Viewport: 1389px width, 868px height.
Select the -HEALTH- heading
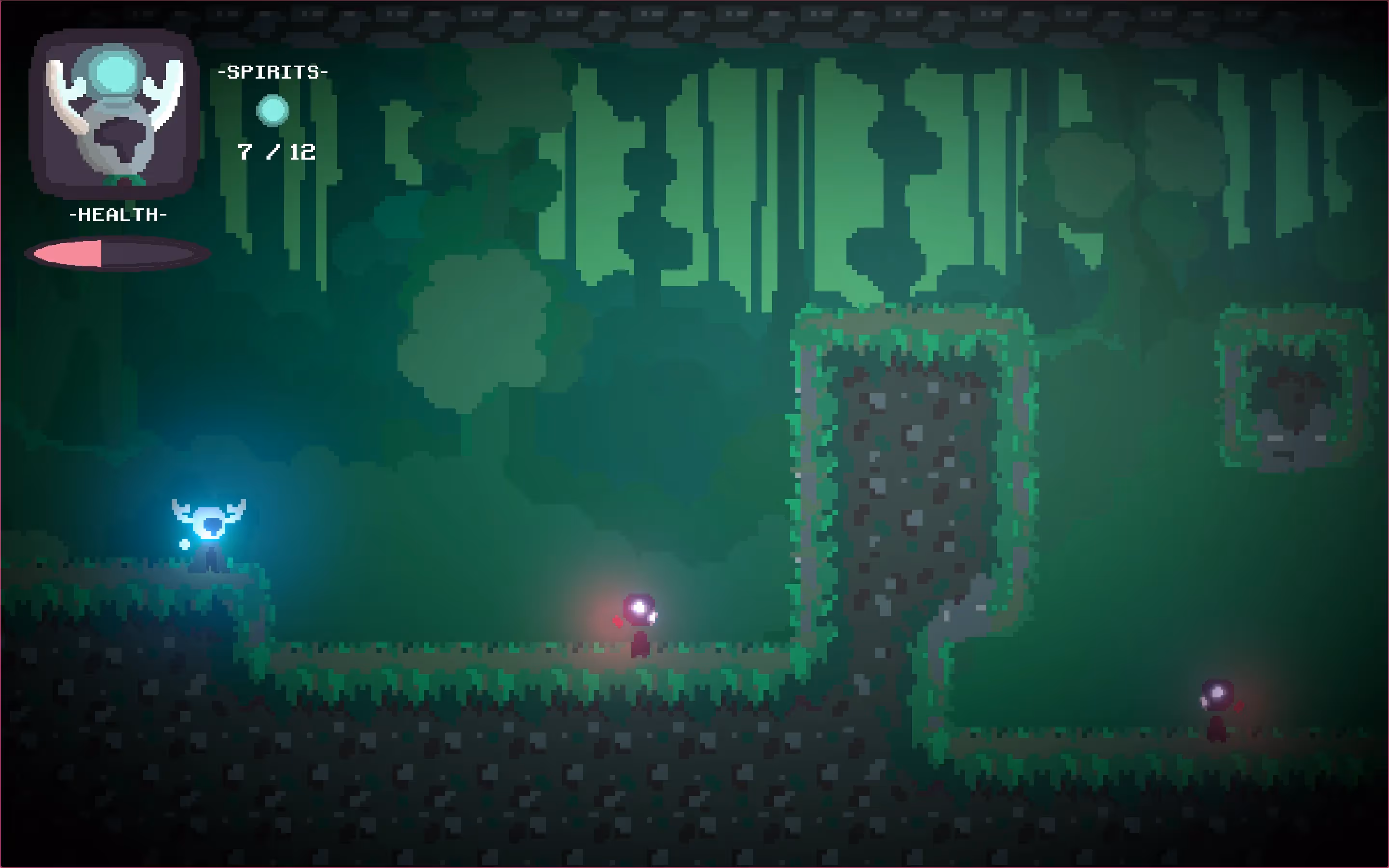118,215
